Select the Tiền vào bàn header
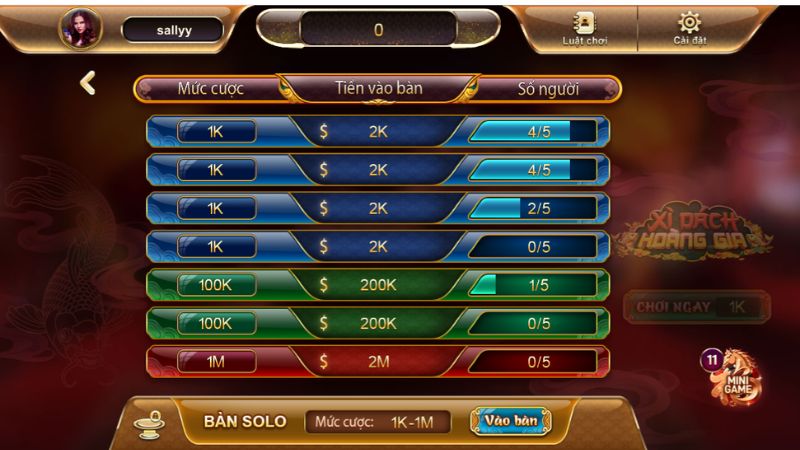 click(378, 88)
